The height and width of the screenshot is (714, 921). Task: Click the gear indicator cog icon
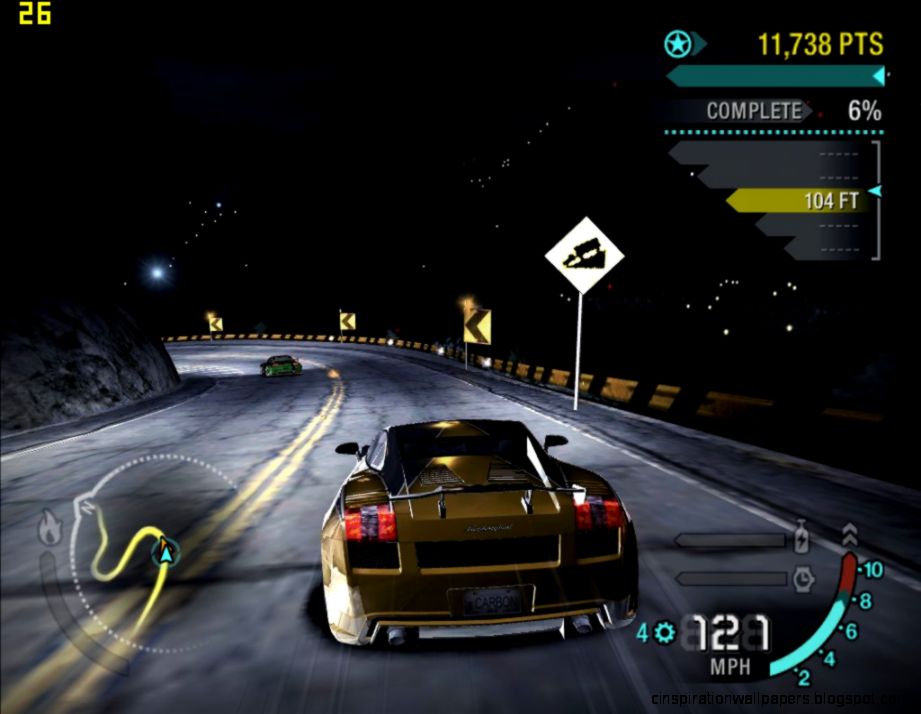664,632
